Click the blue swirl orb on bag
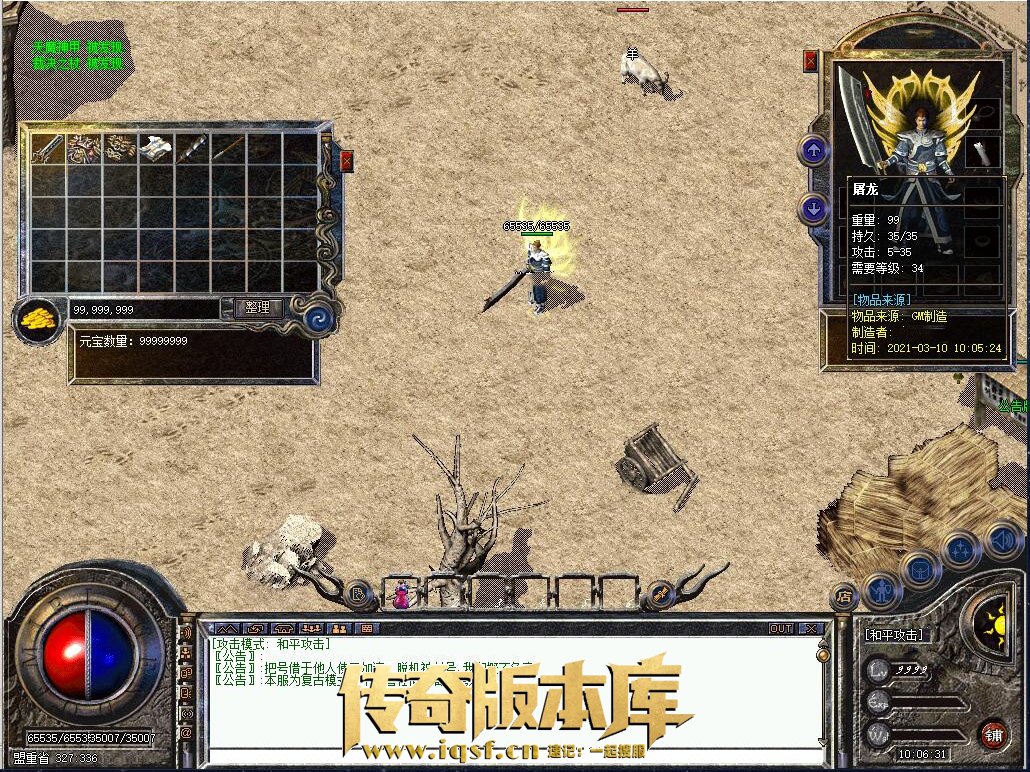The width and height of the screenshot is (1030, 772). pos(320,317)
